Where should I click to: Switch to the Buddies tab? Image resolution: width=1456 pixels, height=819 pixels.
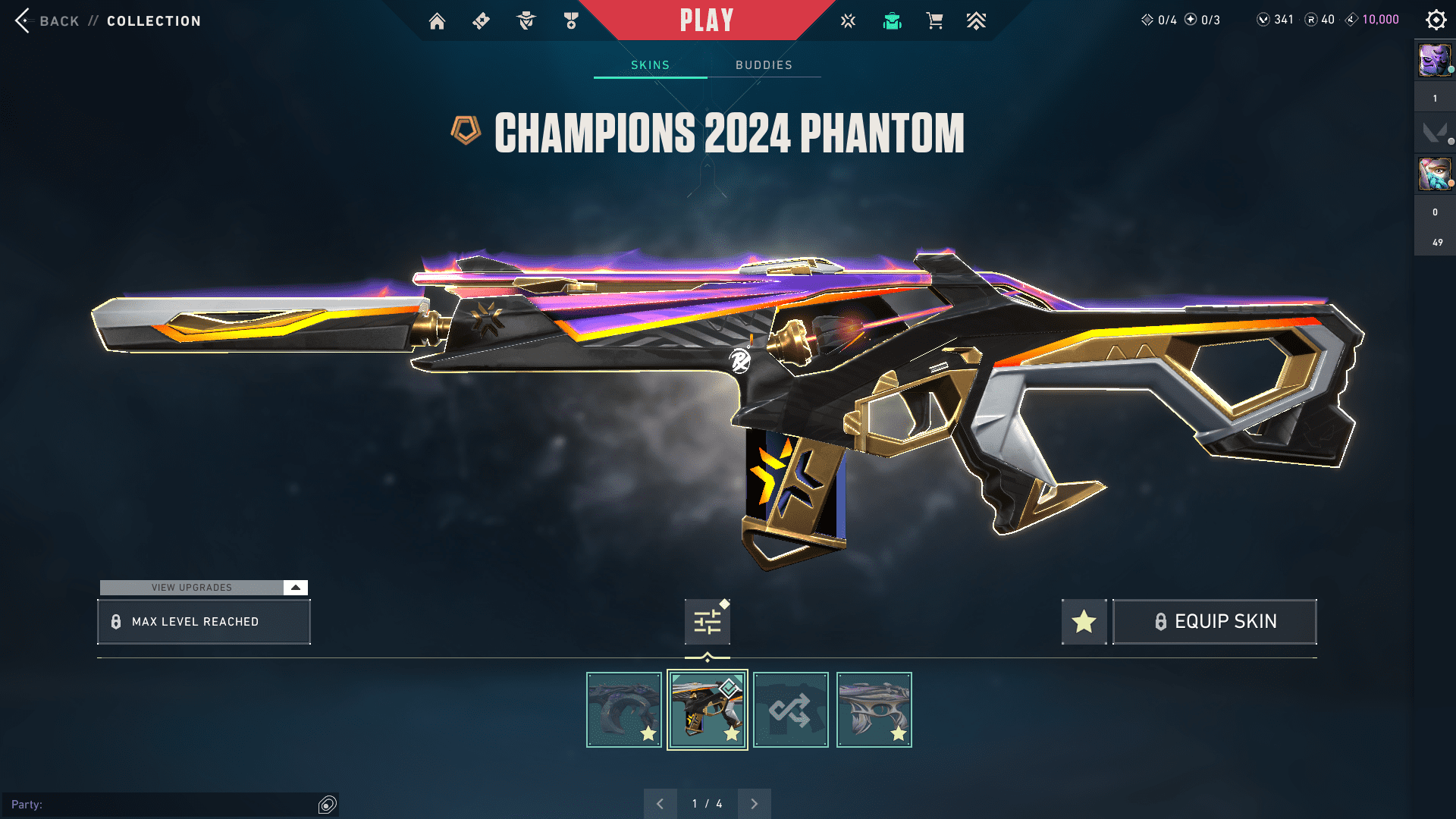click(x=764, y=65)
